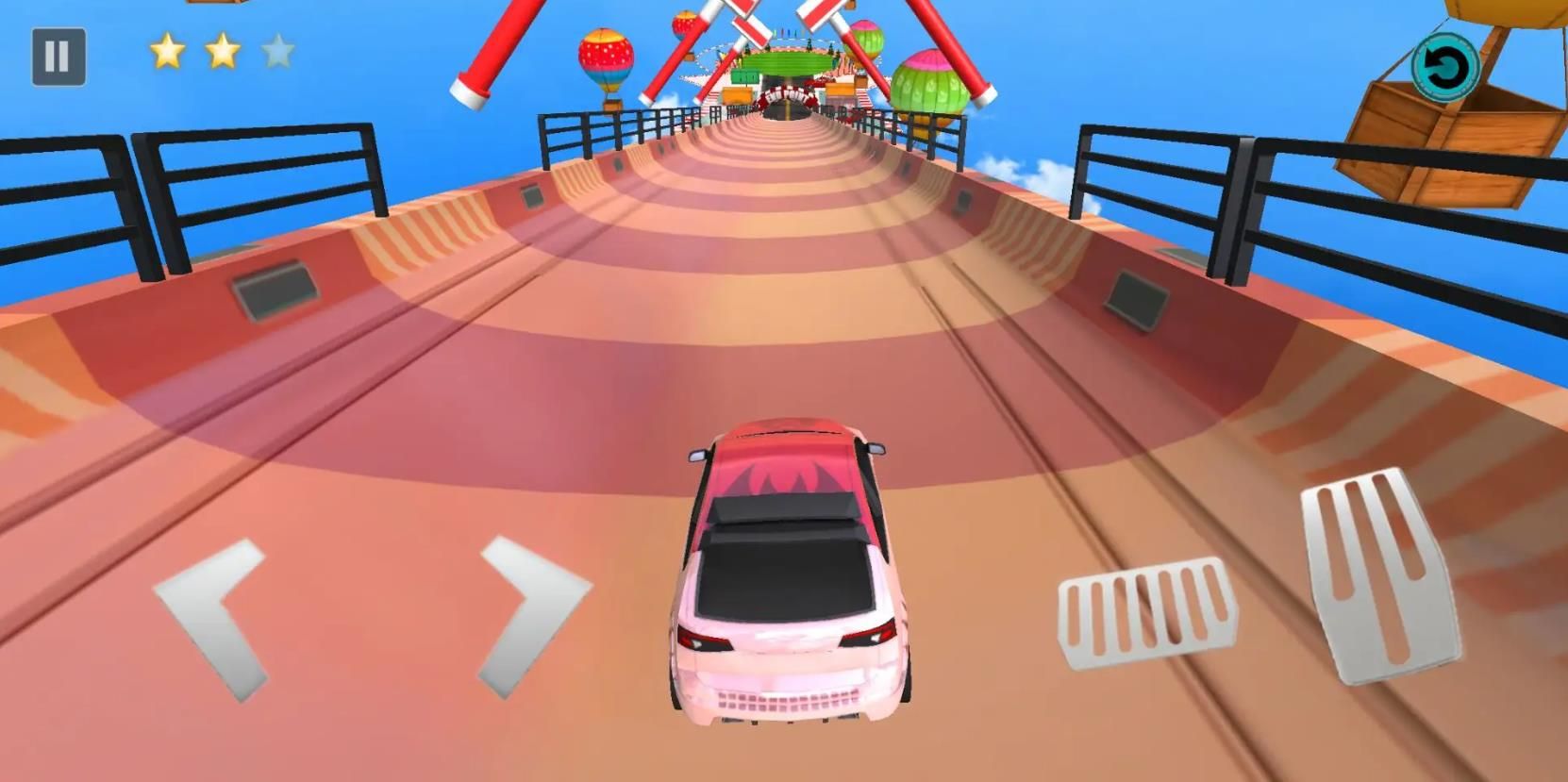This screenshot has width=1568, height=782.
Task: Click the pause button's double-bar symbol
Action: coord(57,54)
